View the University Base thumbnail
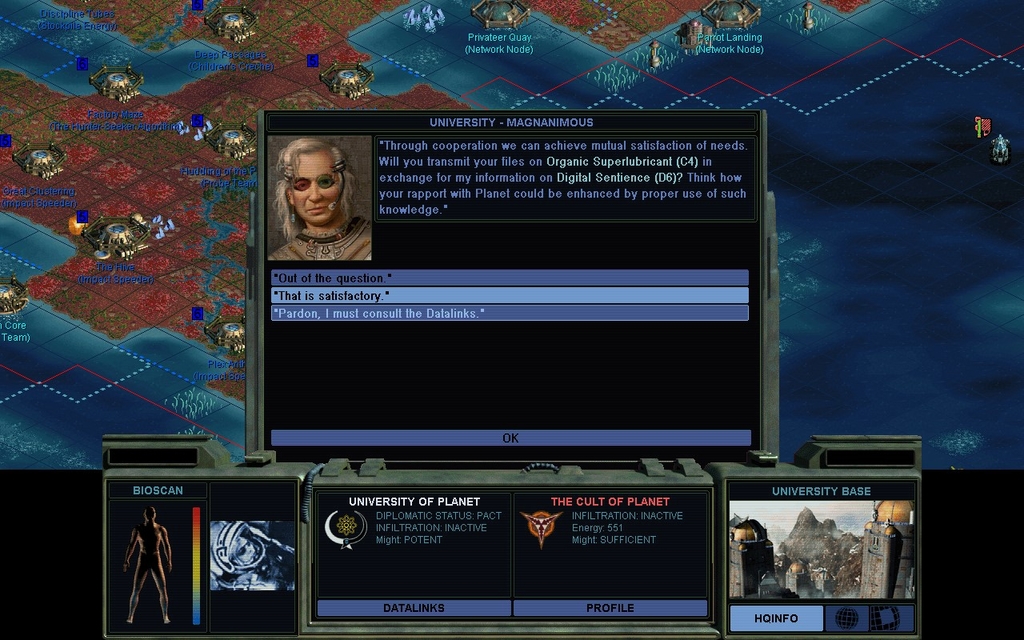The width and height of the screenshot is (1024, 640). (820, 549)
